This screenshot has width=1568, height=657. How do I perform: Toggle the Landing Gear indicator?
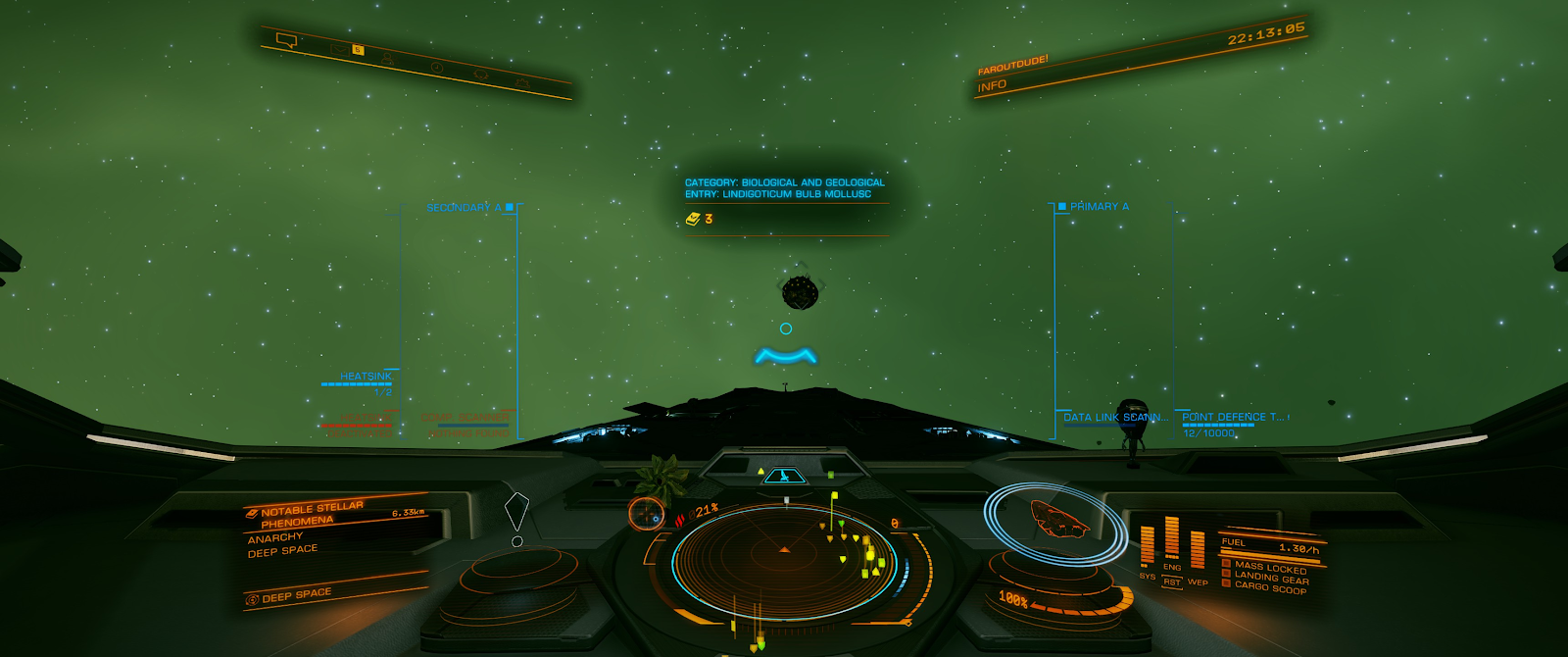click(x=1271, y=578)
